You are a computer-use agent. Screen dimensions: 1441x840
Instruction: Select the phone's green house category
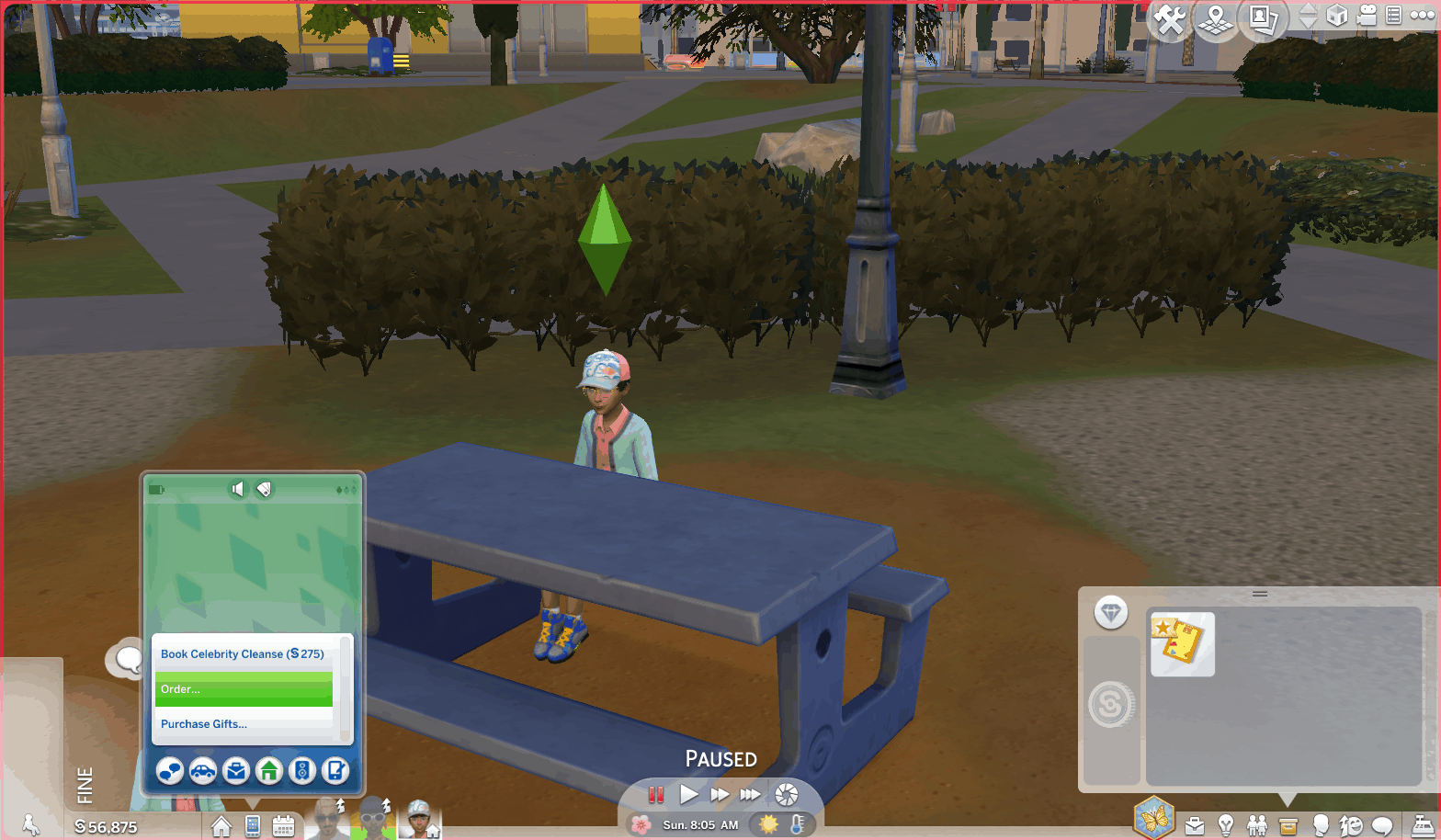click(269, 771)
